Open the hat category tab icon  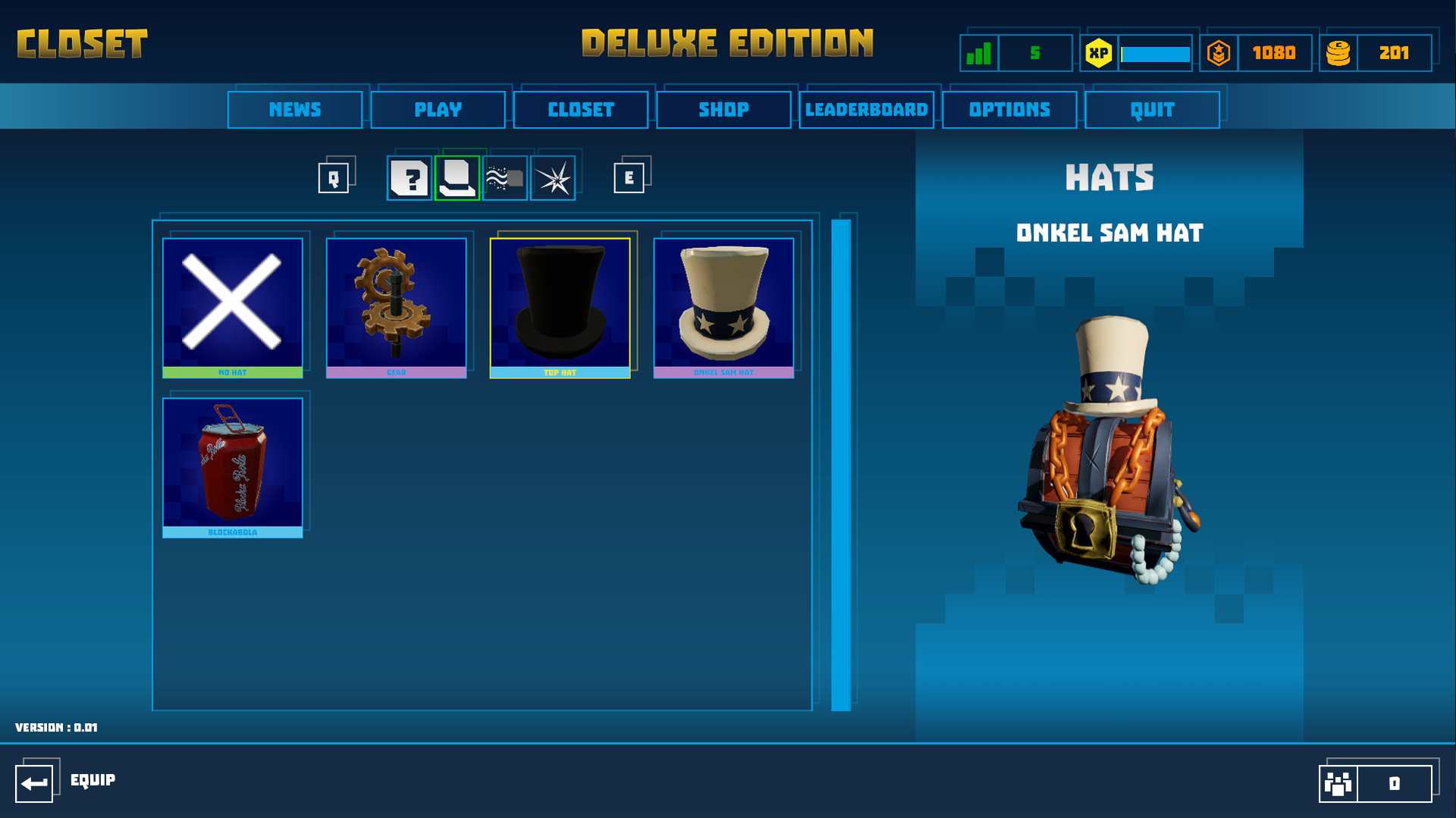[457, 177]
